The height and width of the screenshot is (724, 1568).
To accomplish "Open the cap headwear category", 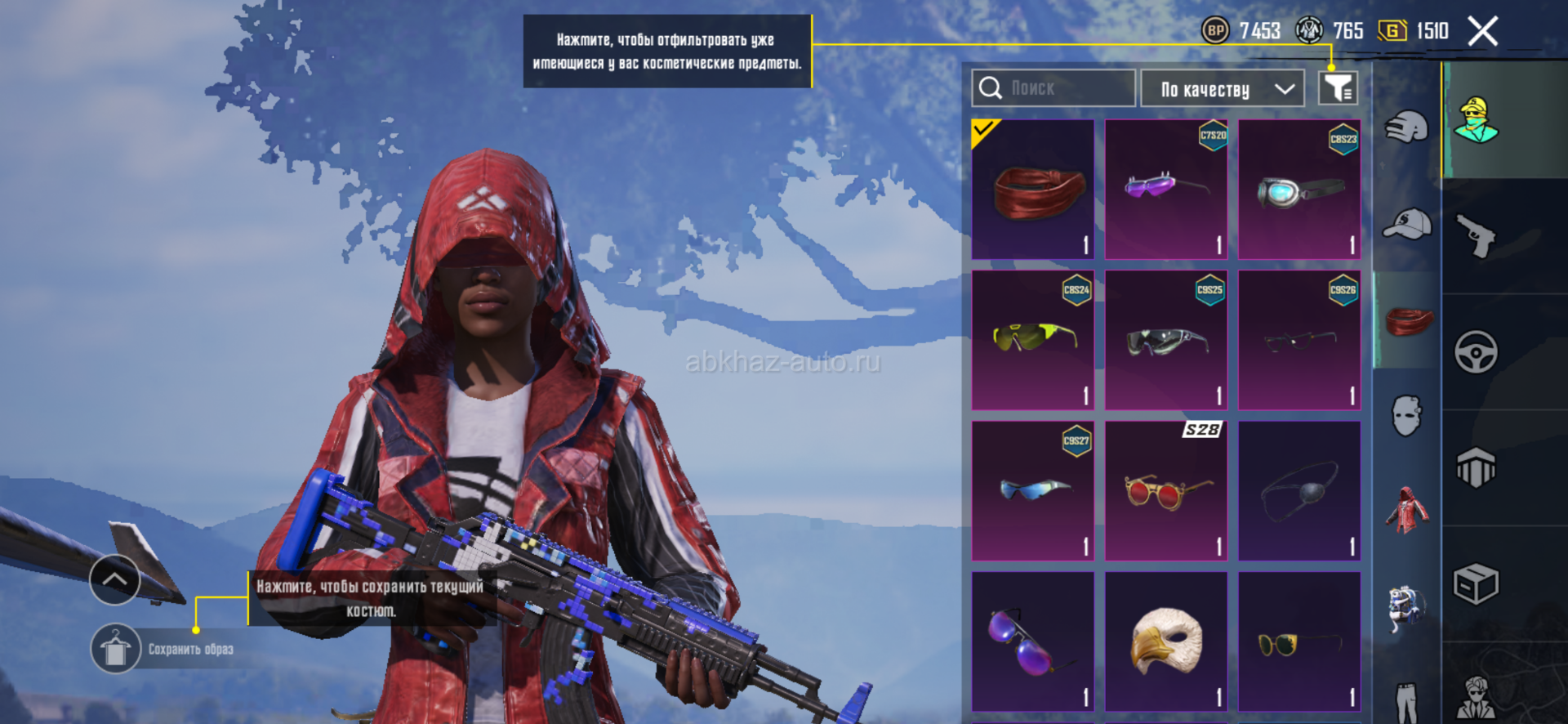I will (1406, 223).
